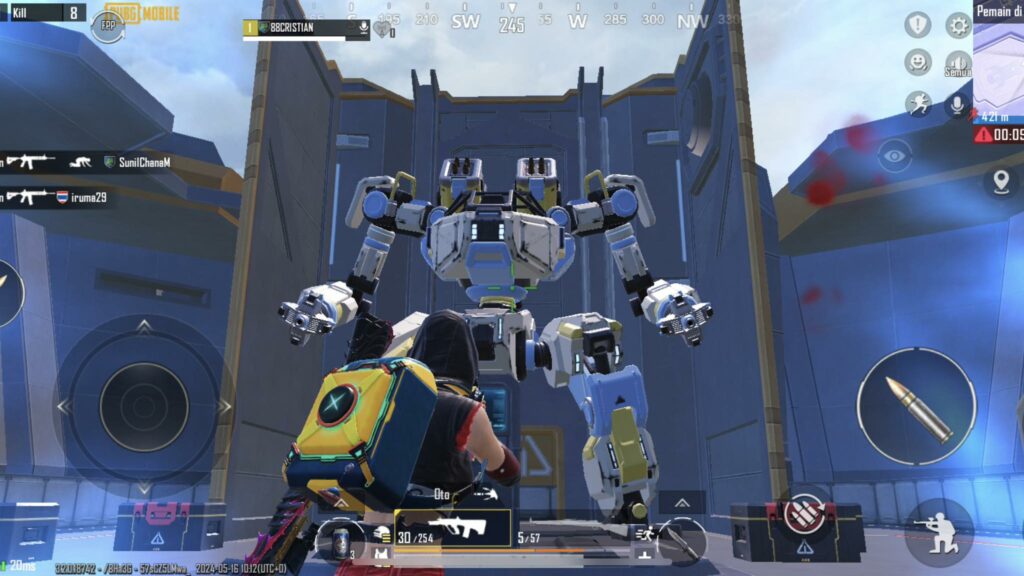The width and height of the screenshot is (1024, 576).
Task: Tap the crouching soldier stance button
Action: 939,532
